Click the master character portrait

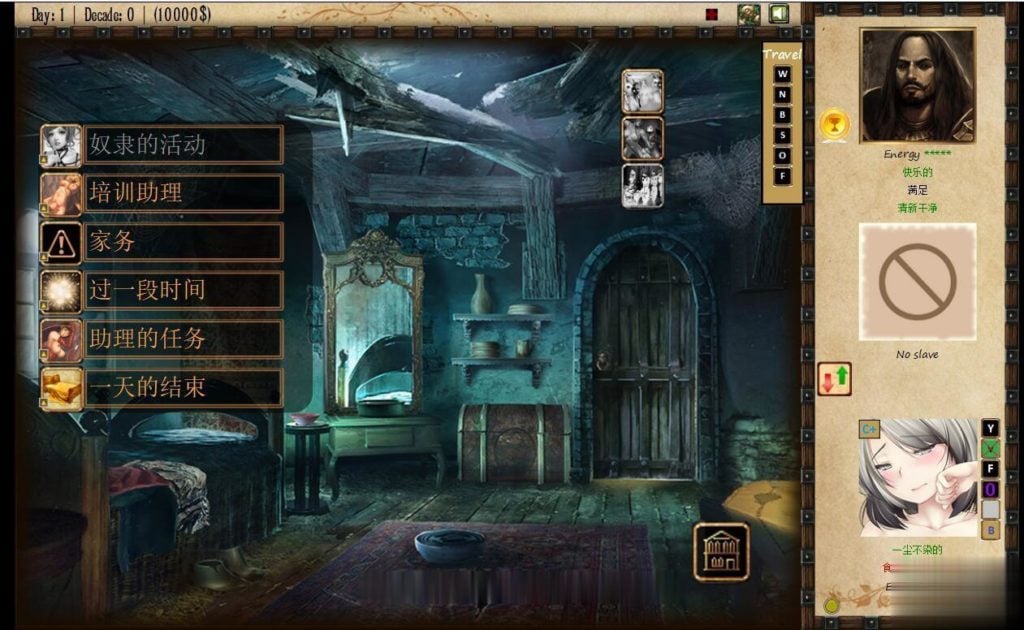coord(917,86)
